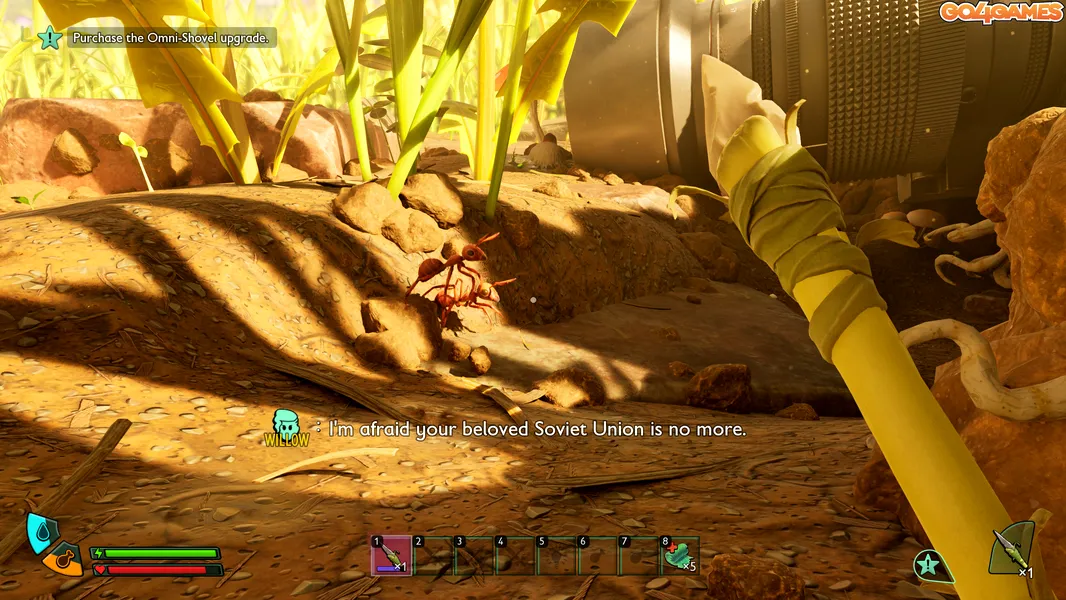Select the bandage in hotbar slot 8
This screenshot has height=600, width=1066.
pos(679,556)
